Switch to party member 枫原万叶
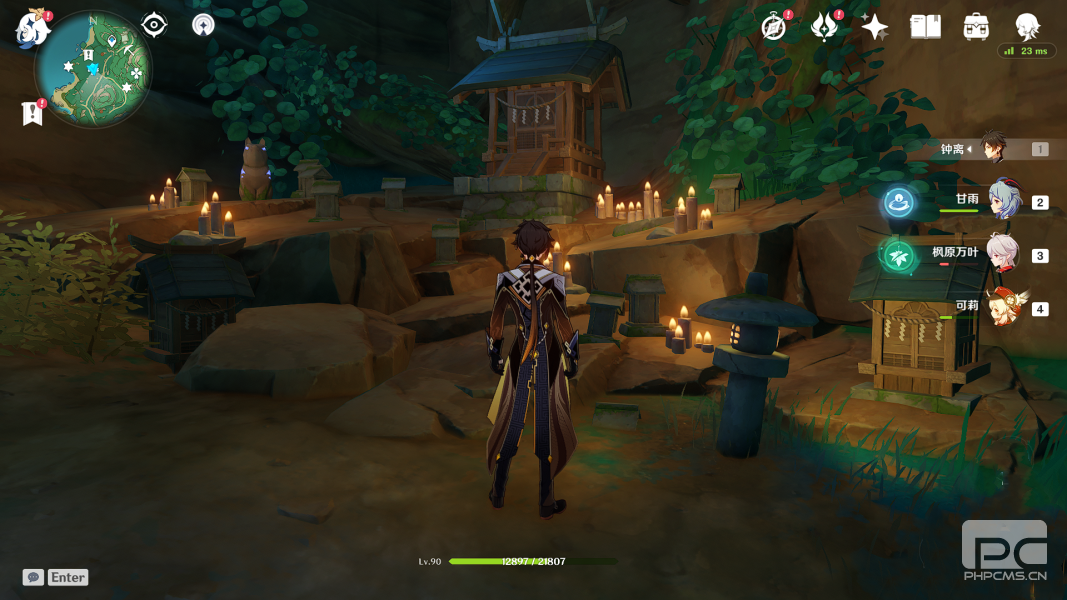The height and width of the screenshot is (600, 1067). click(1002, 255)
